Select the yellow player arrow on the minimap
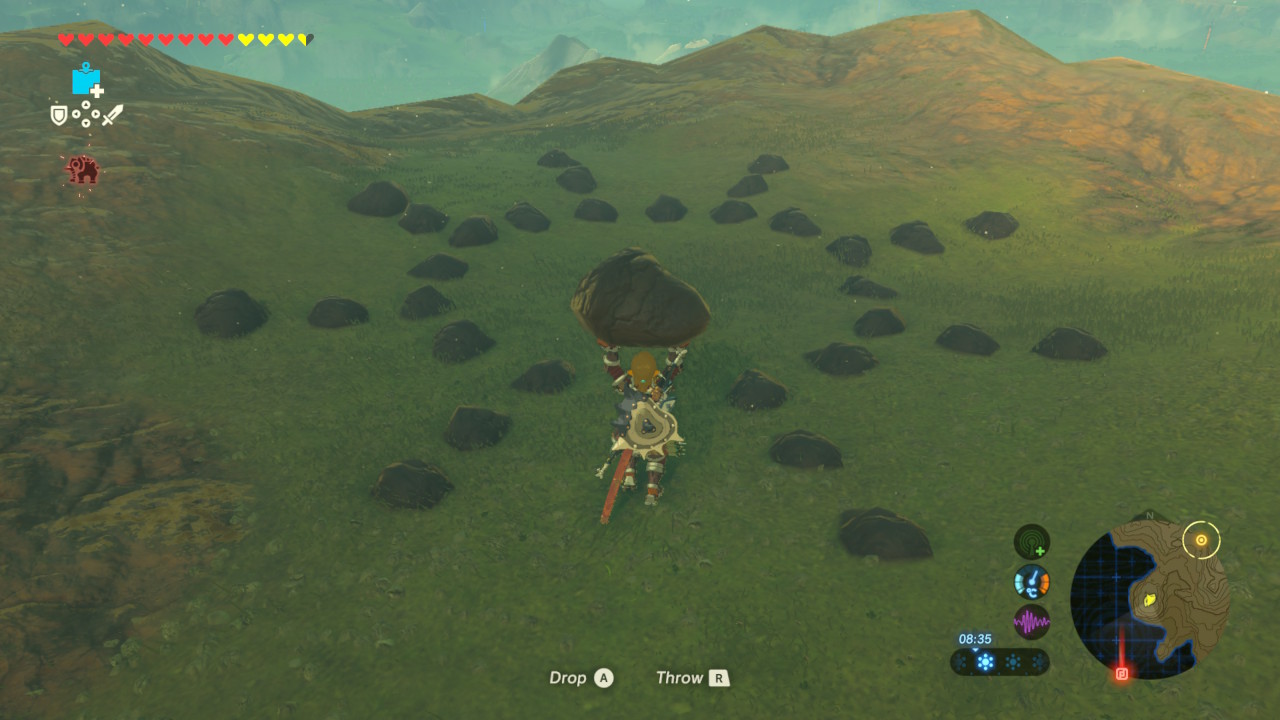Screen dimensions: 1280x720 click(x=1151, y=600)
